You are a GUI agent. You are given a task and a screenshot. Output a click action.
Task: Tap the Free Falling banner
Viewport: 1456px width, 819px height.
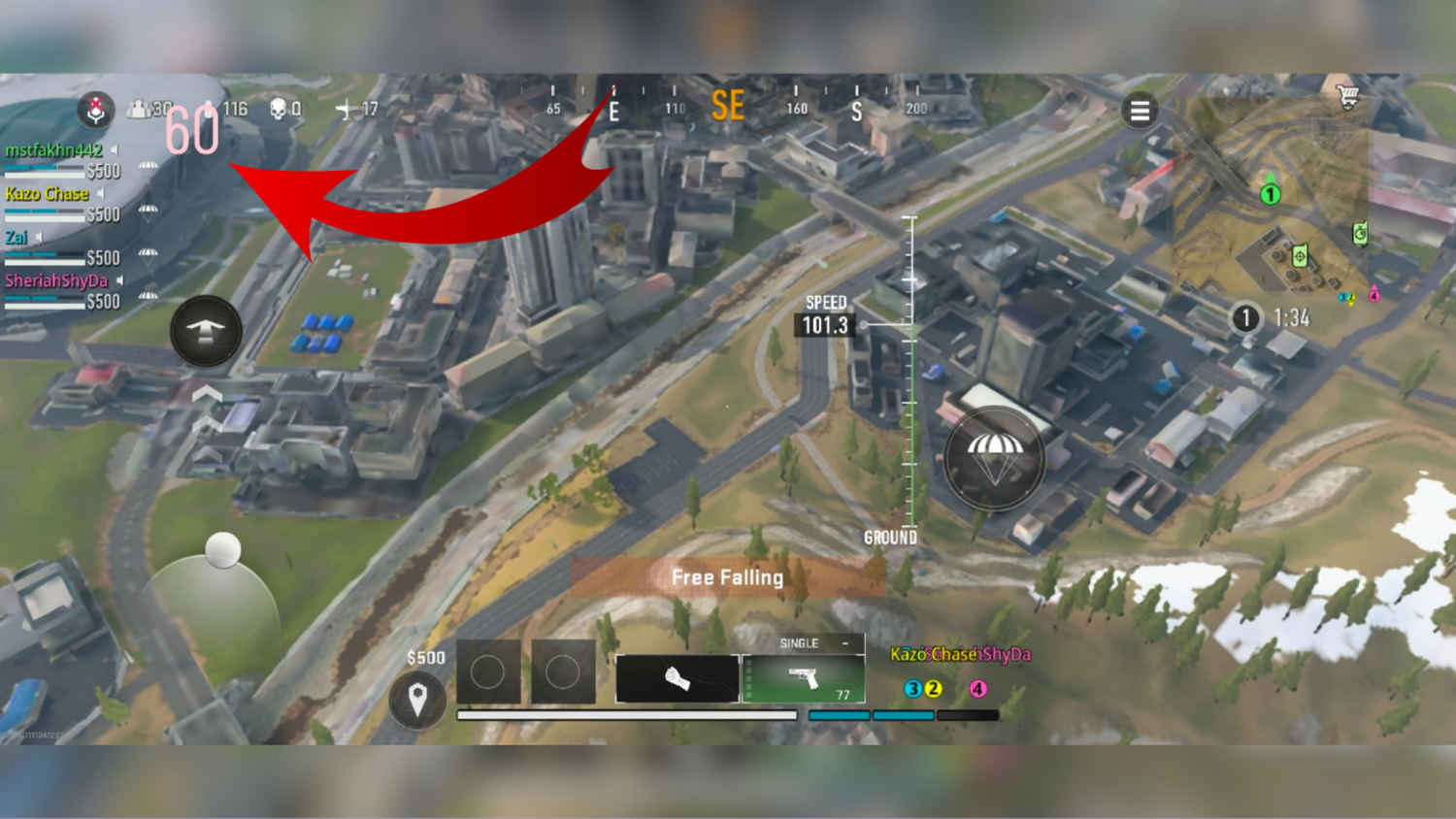tap(727, 576)
